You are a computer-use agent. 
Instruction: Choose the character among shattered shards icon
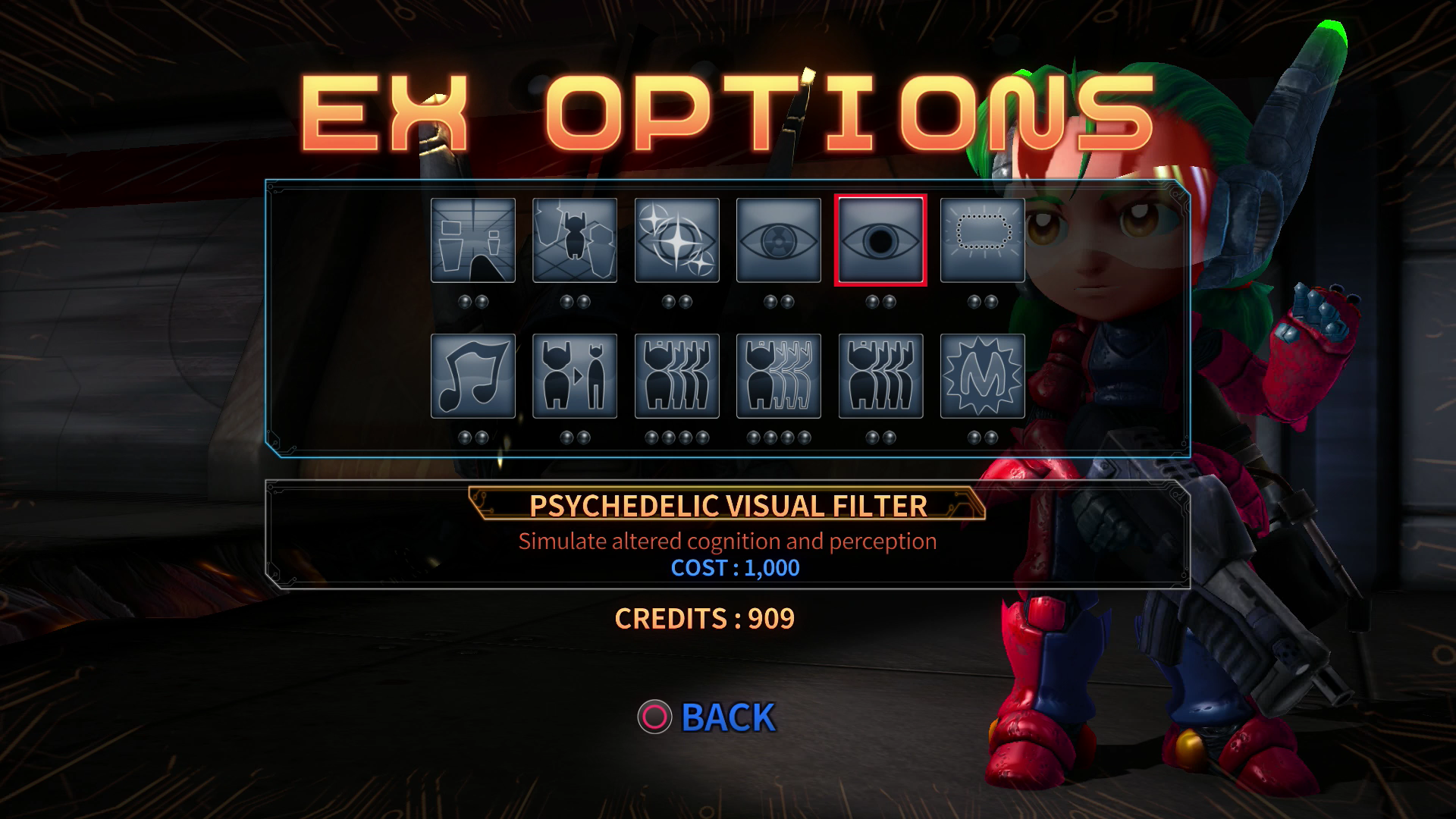575,240
